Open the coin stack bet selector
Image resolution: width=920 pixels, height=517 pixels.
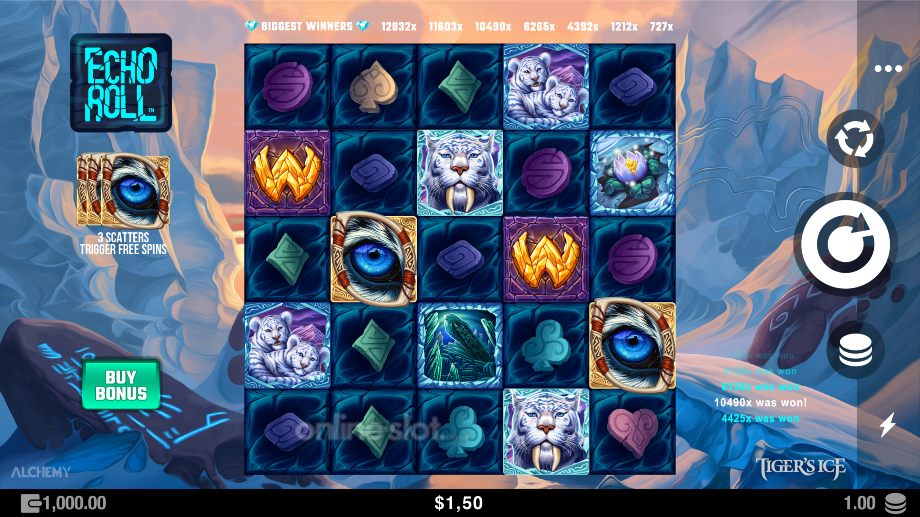tap(855, 350)
